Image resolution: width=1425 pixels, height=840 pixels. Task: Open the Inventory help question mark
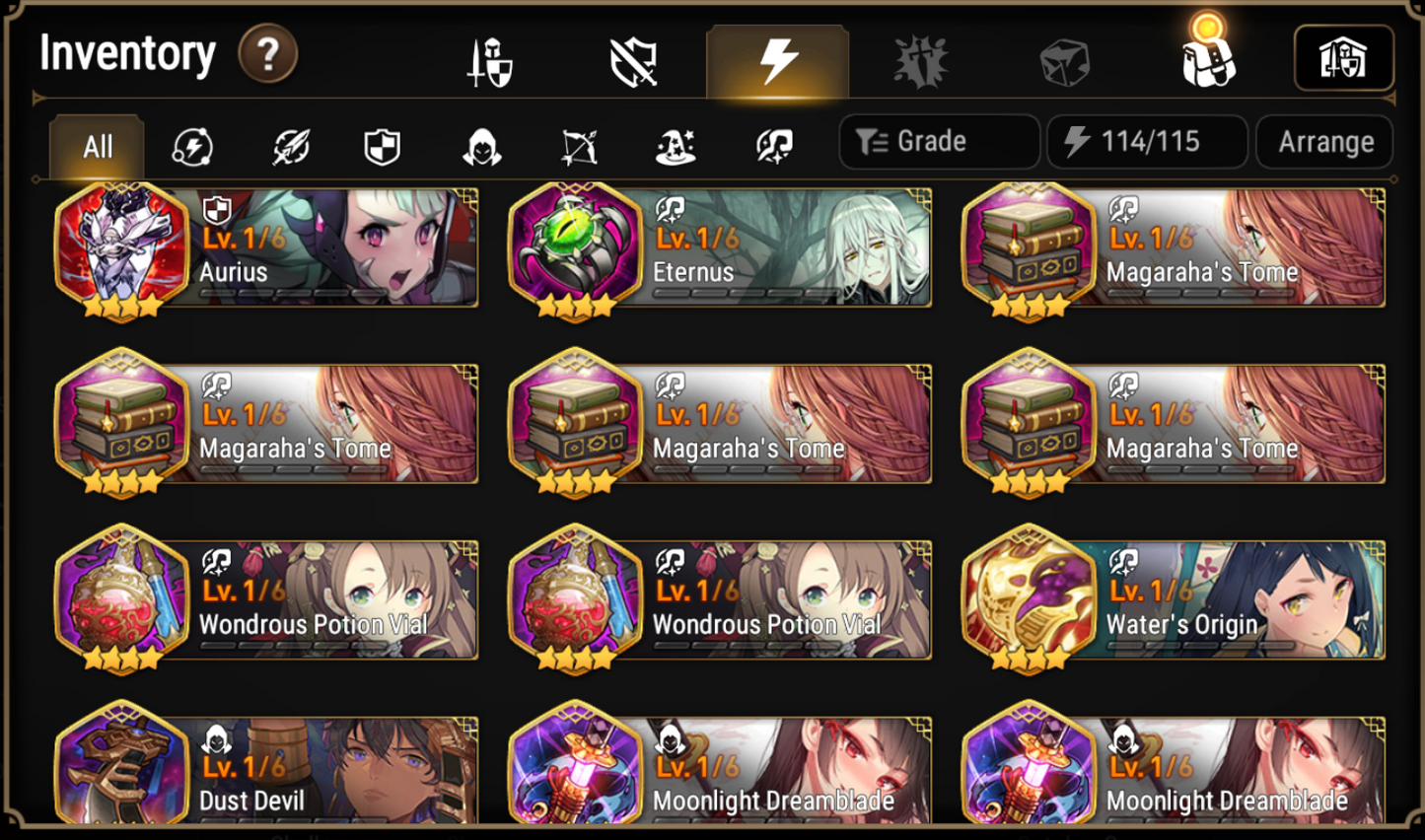(x=265, y=54)
